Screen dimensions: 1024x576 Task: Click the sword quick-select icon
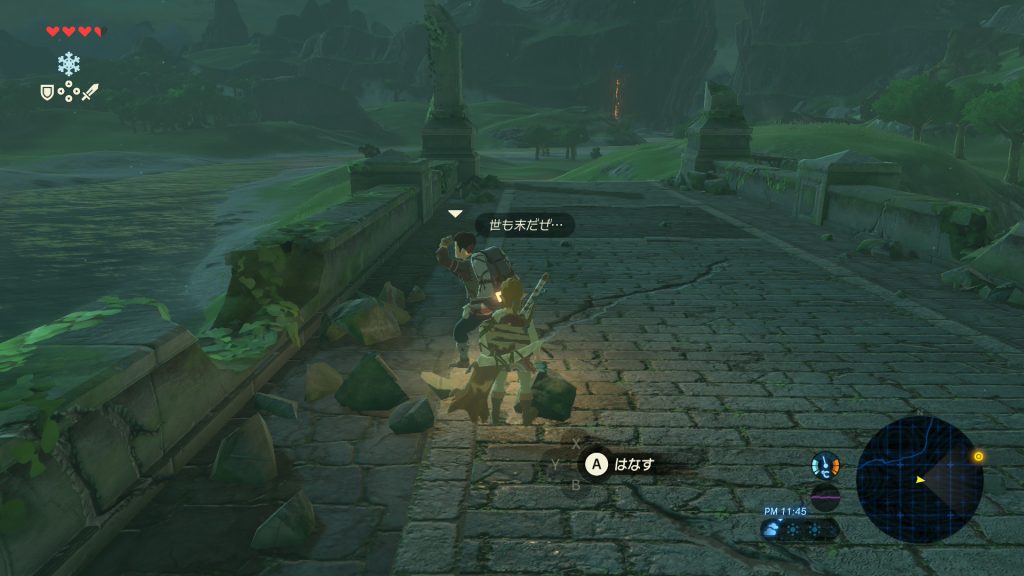(x=91, y=92)
